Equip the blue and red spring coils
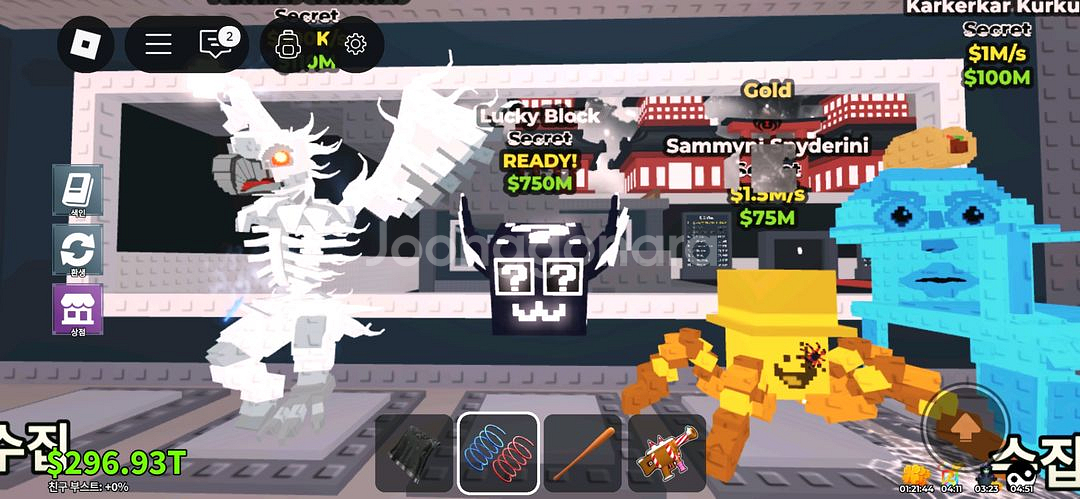The height and width of the screenshot is (499, 1080). (498, 454)
